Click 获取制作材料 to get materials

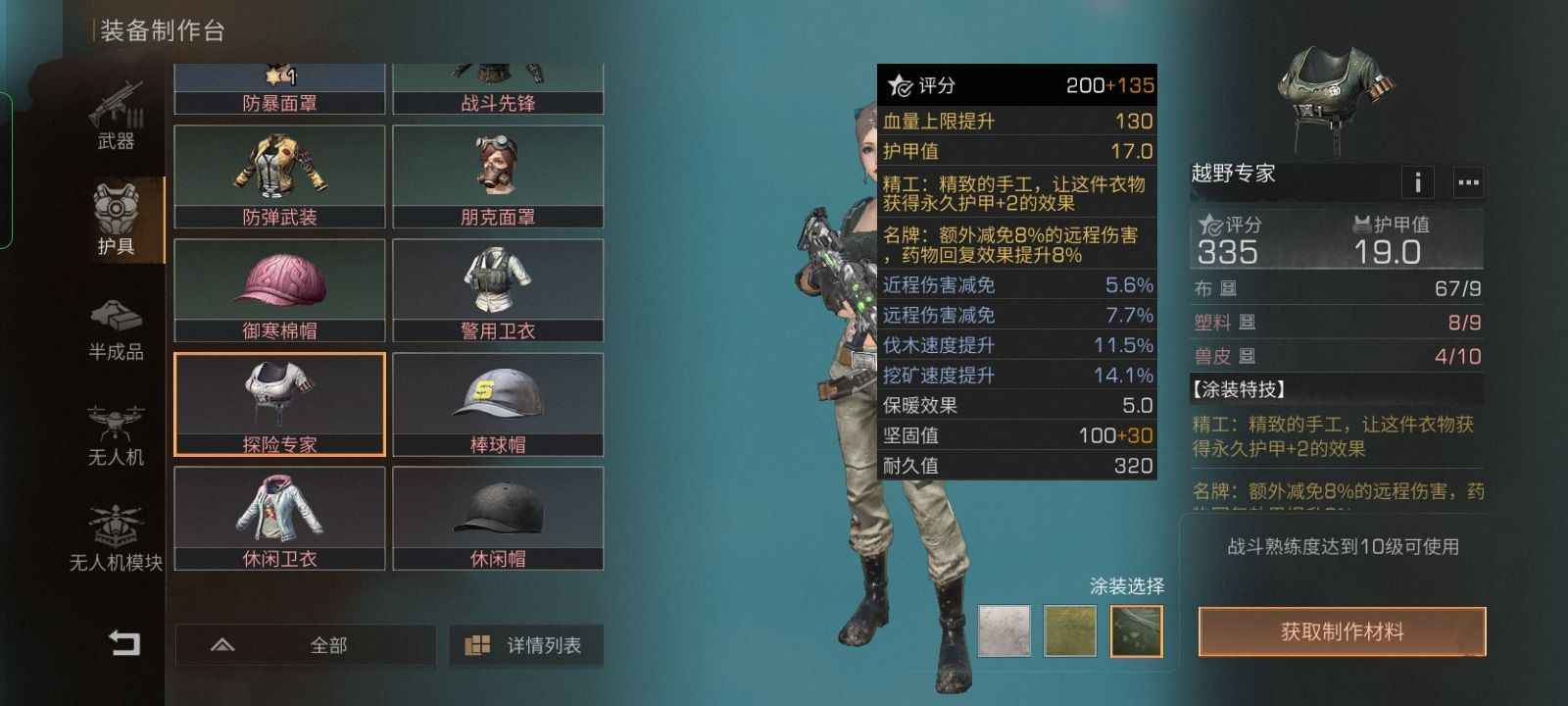tap(1342, 632)
